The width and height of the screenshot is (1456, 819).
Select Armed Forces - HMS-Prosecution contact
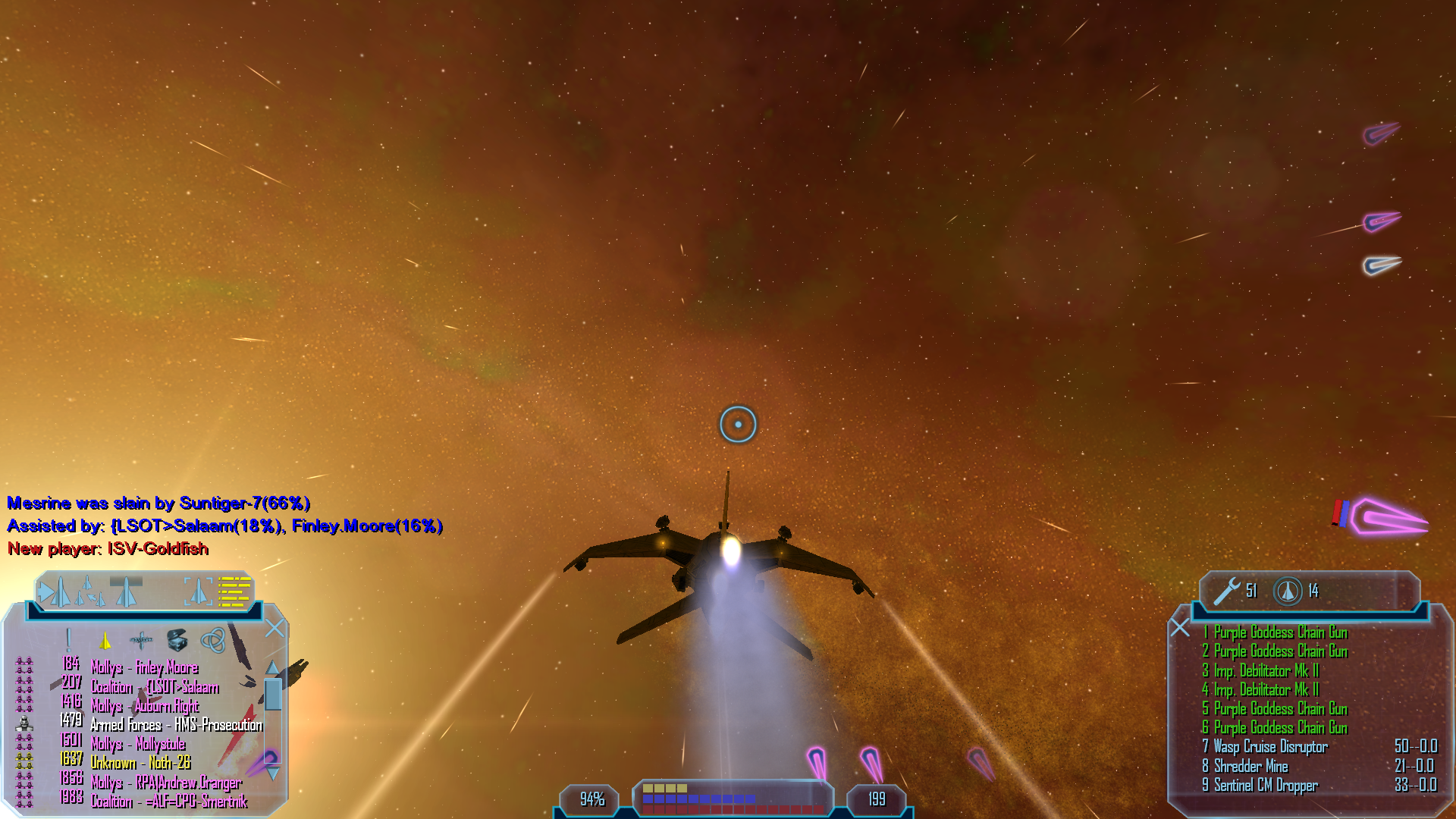click(176, 725)
